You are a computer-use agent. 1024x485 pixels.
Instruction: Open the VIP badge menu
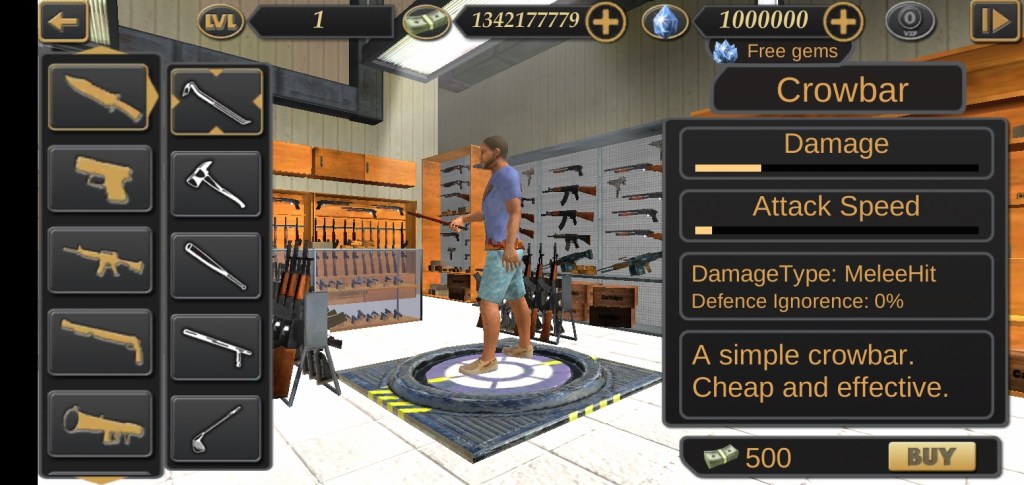point(910,21)
